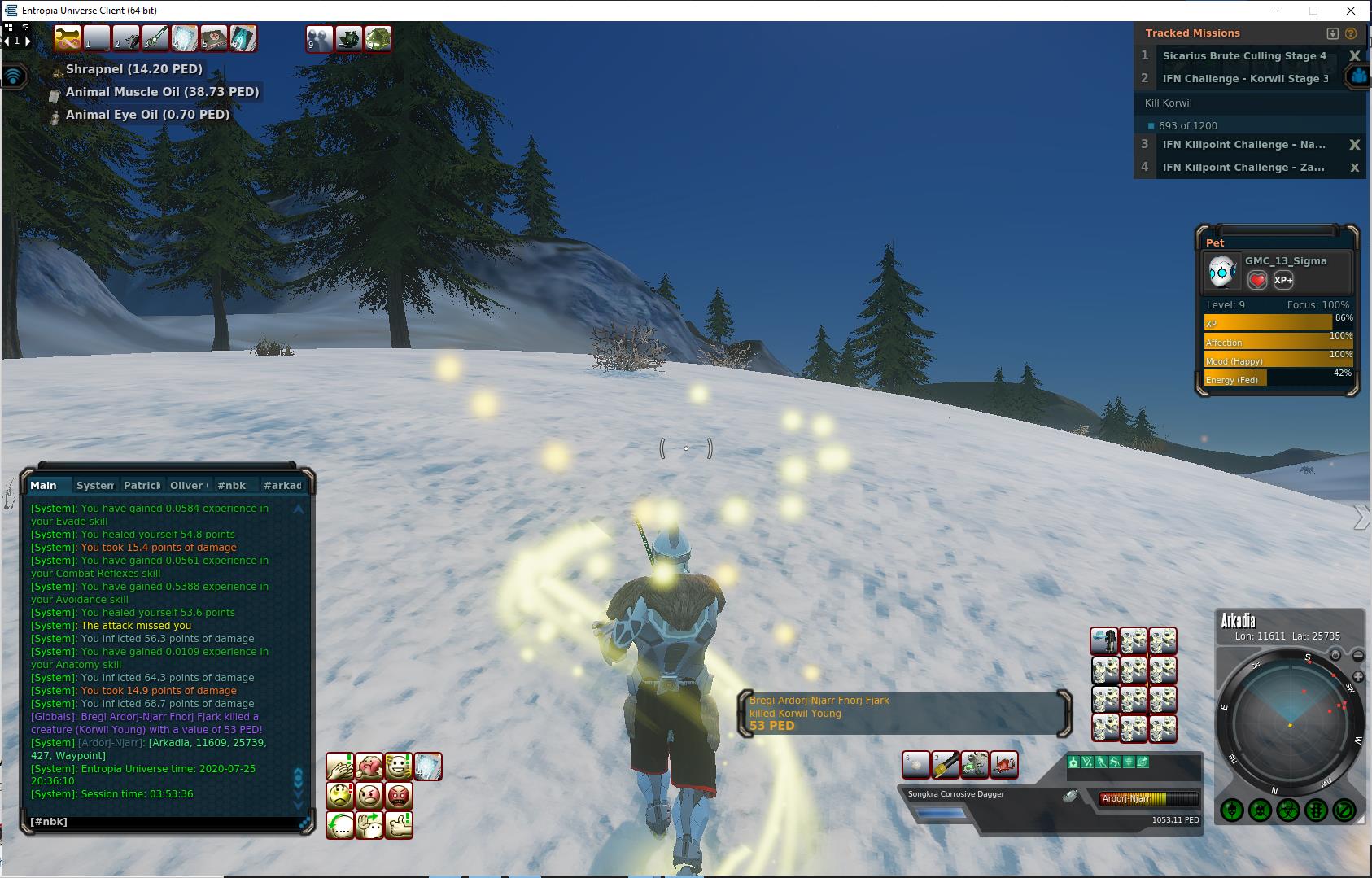Zoom out the radar with minus button
1372x878 pixels.
(x=1358, y=655)
